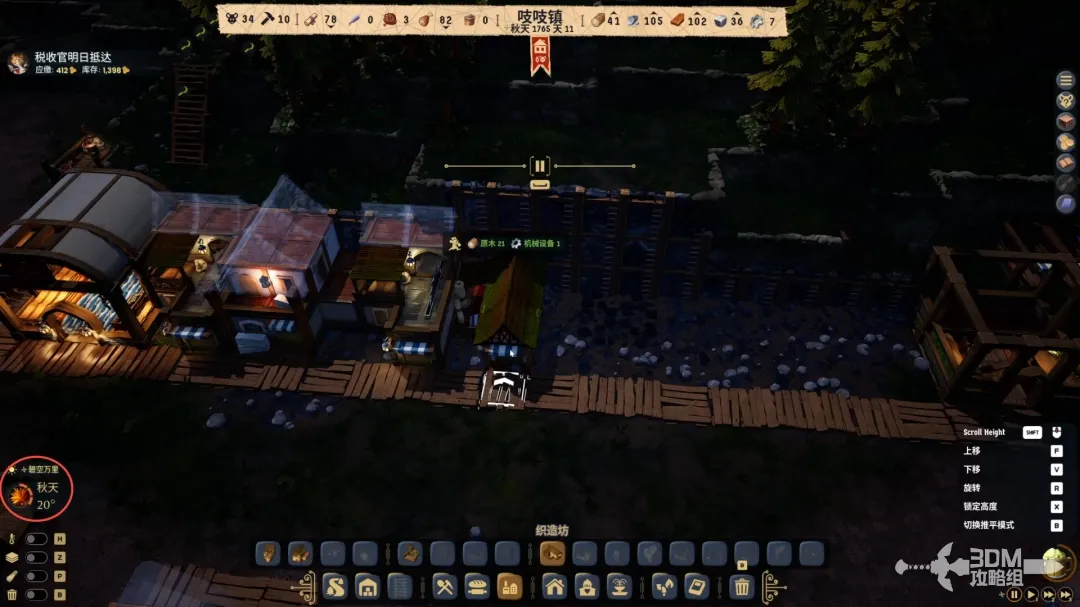Image resolution: width=1080 pixels, height=607 pixels.
Task: Toggle the stacked layers overlay switch
Action: tap(36, 558)
